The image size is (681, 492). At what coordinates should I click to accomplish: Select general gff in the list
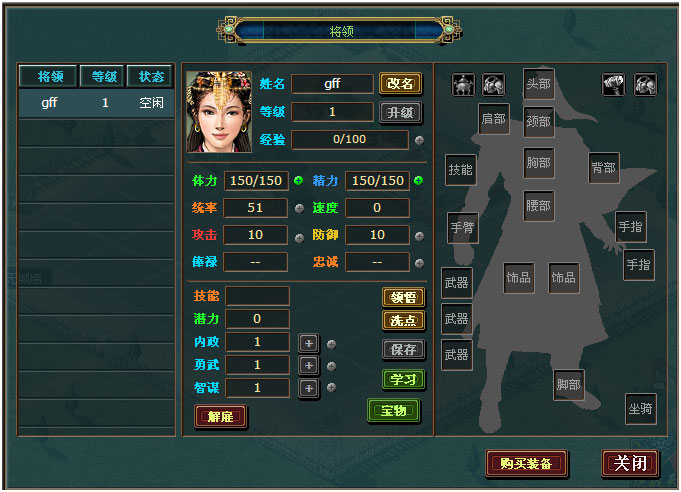pyautogui.click(x=96, y=102)
